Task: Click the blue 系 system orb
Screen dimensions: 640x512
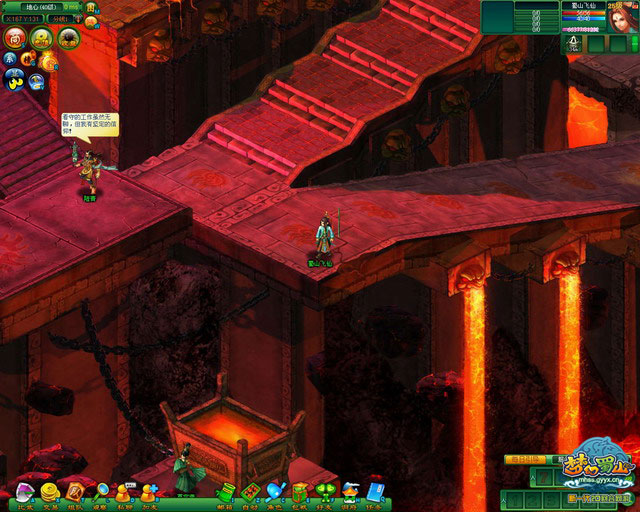Action: (8, 59)
